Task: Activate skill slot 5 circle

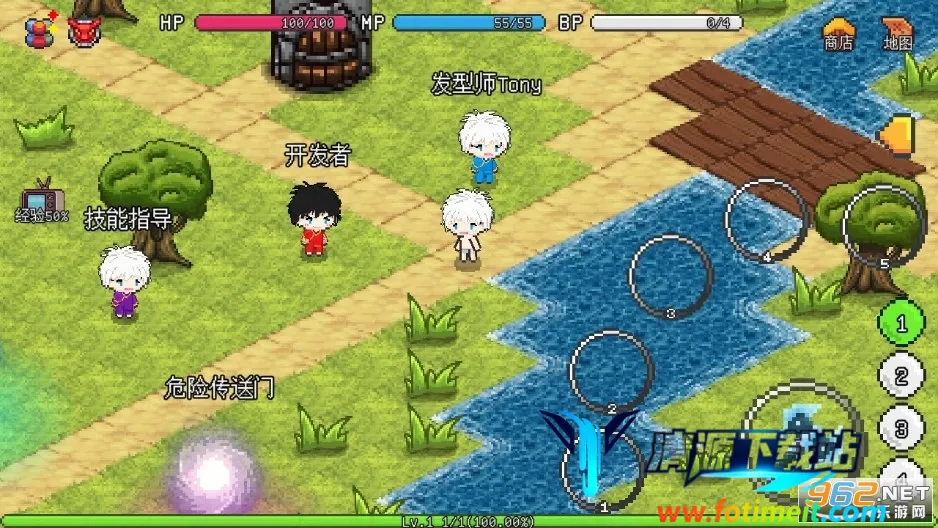Action: click(883, 227)
